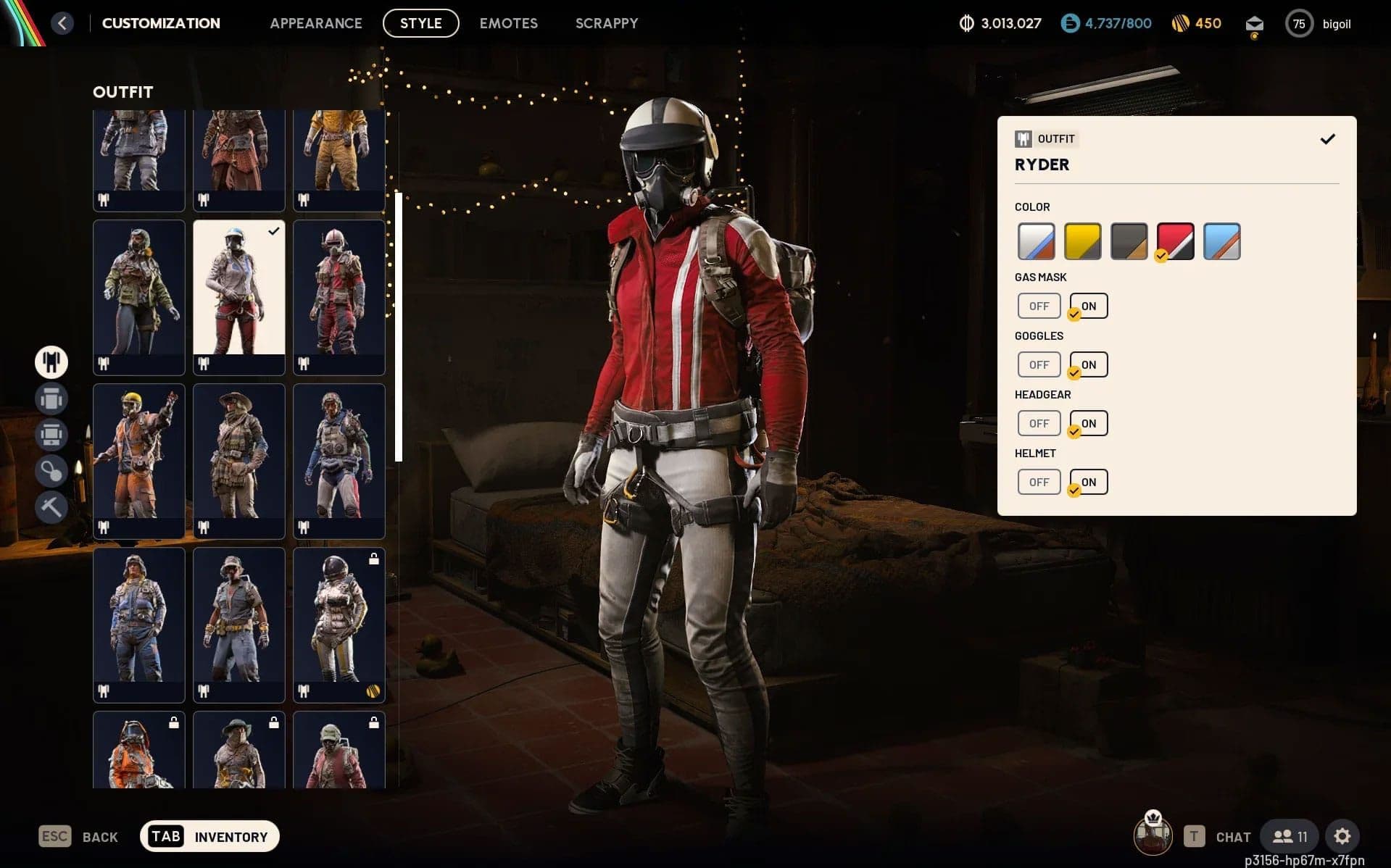The width and height of the screenshot is (1391, 868).
Task: Select the yellow color swatch
Action: [1082, 241]
